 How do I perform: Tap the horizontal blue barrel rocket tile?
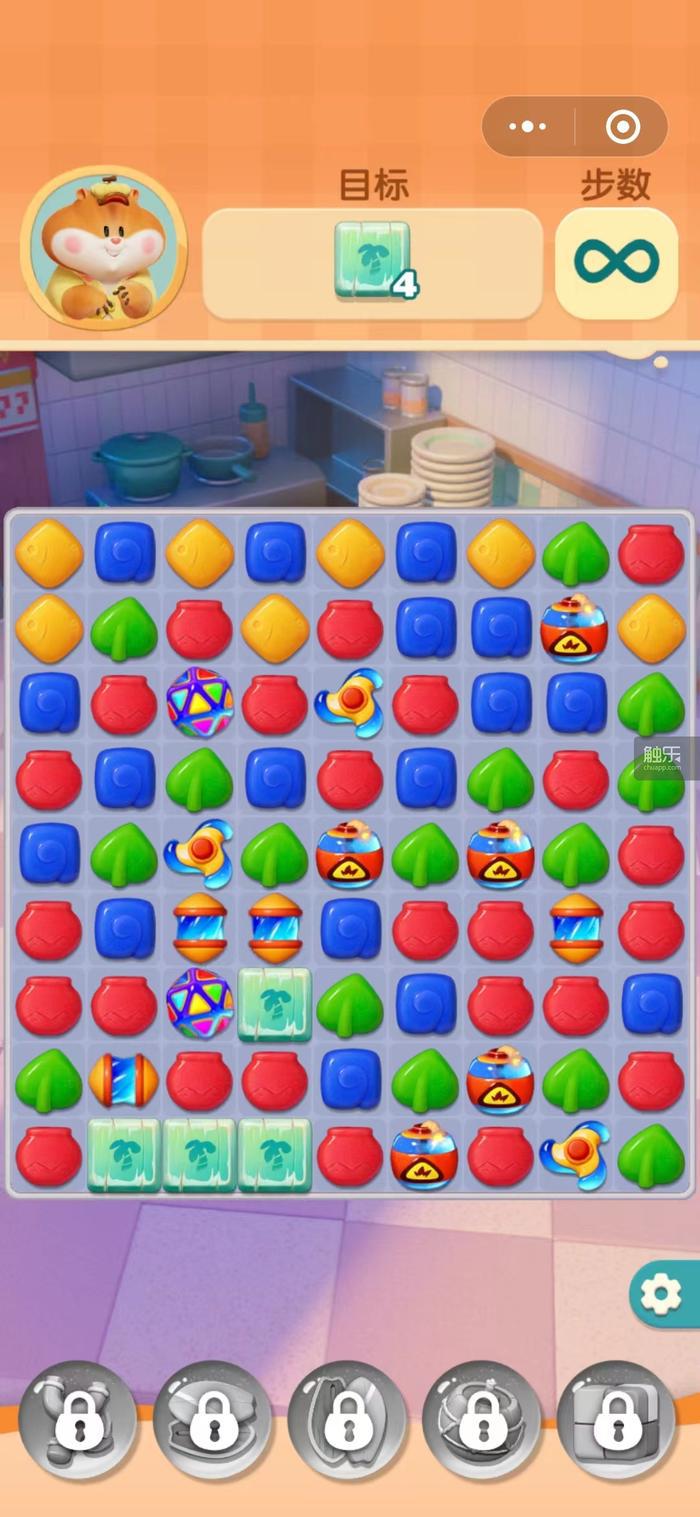point(124,1080)
